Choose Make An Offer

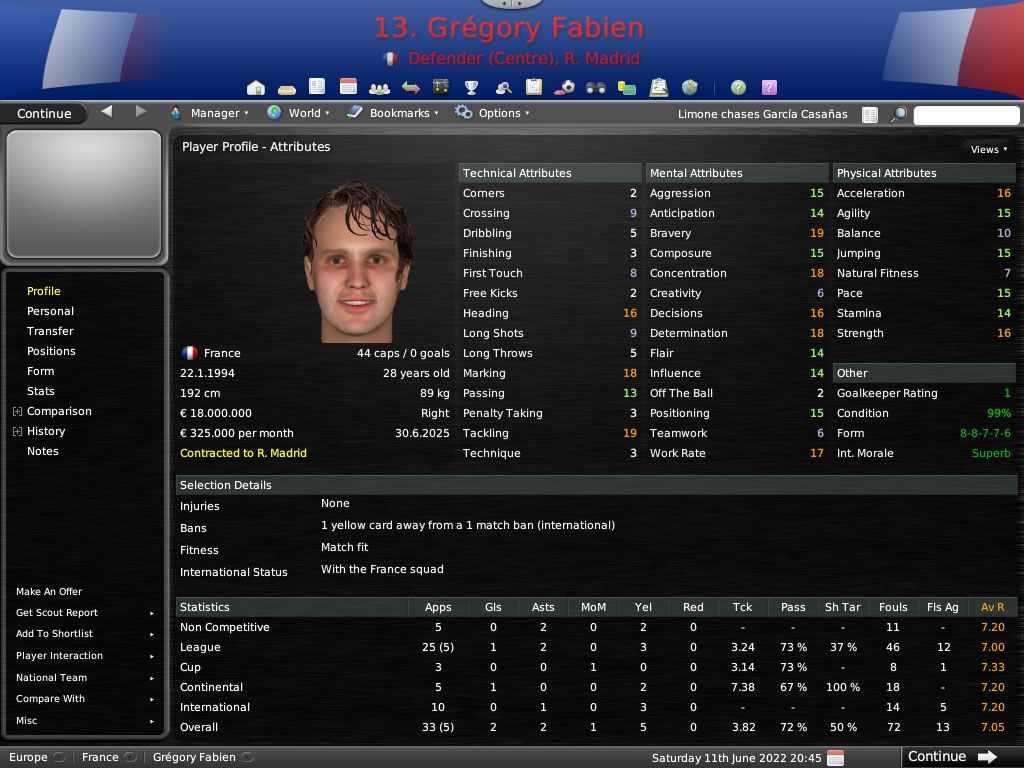coord(49,592)
